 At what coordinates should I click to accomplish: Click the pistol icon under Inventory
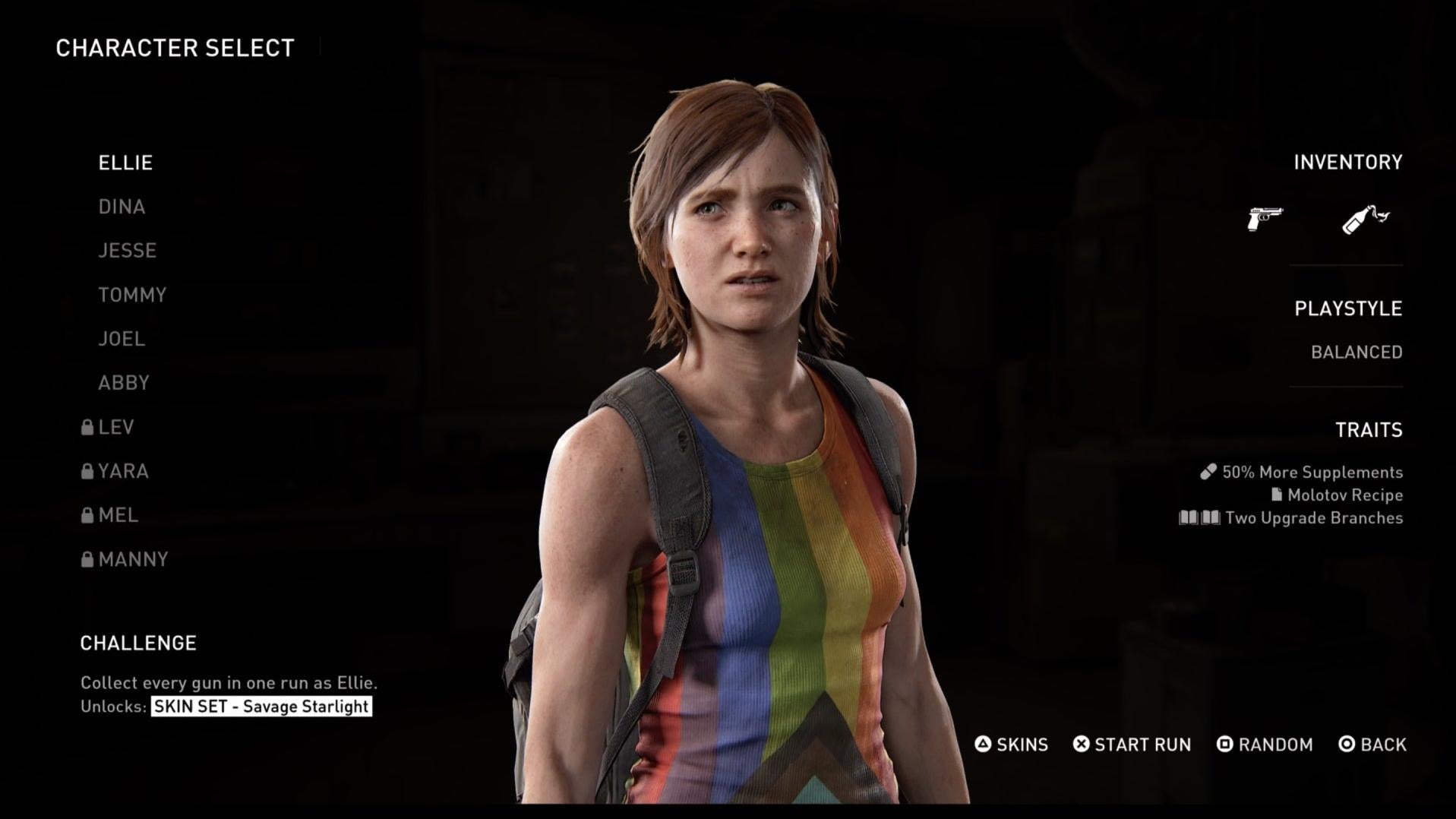(x=1265, y=217)
